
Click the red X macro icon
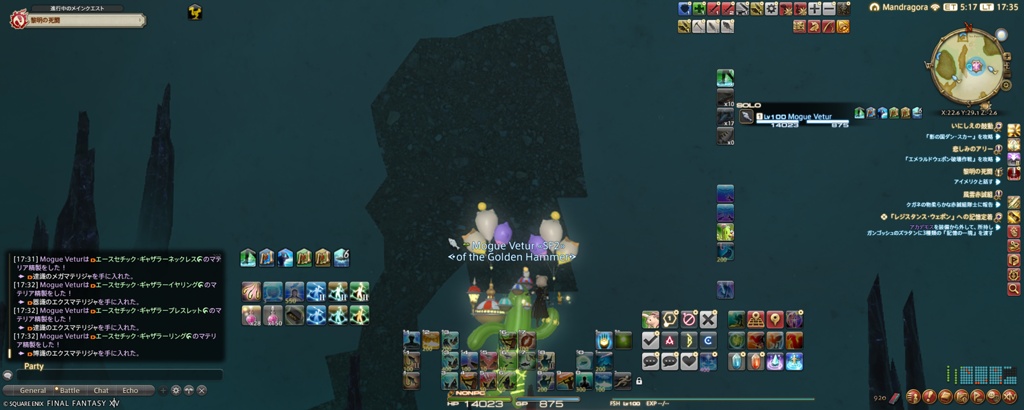708,319
